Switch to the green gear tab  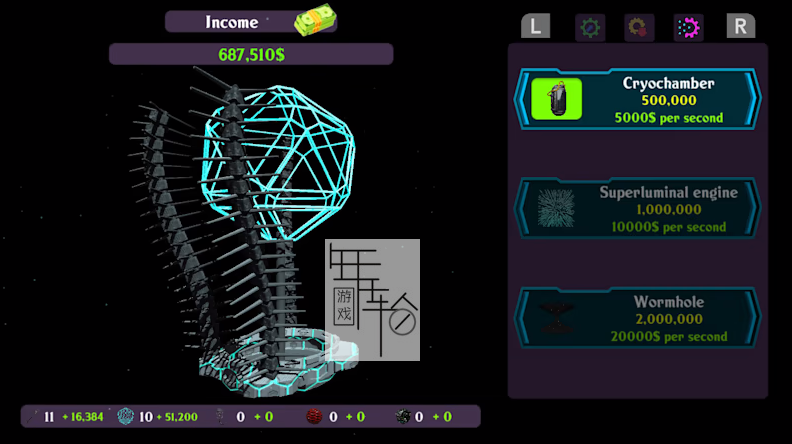590,27
